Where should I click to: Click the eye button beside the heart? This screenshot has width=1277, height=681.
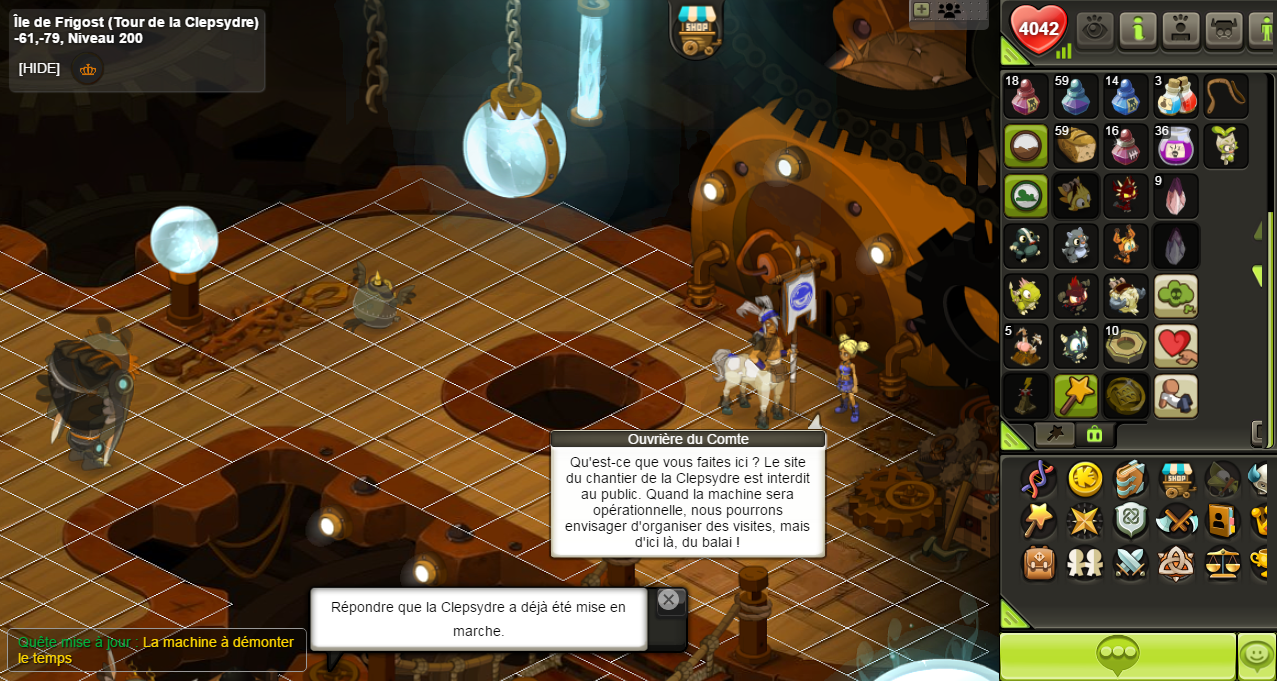point(1095,29)
